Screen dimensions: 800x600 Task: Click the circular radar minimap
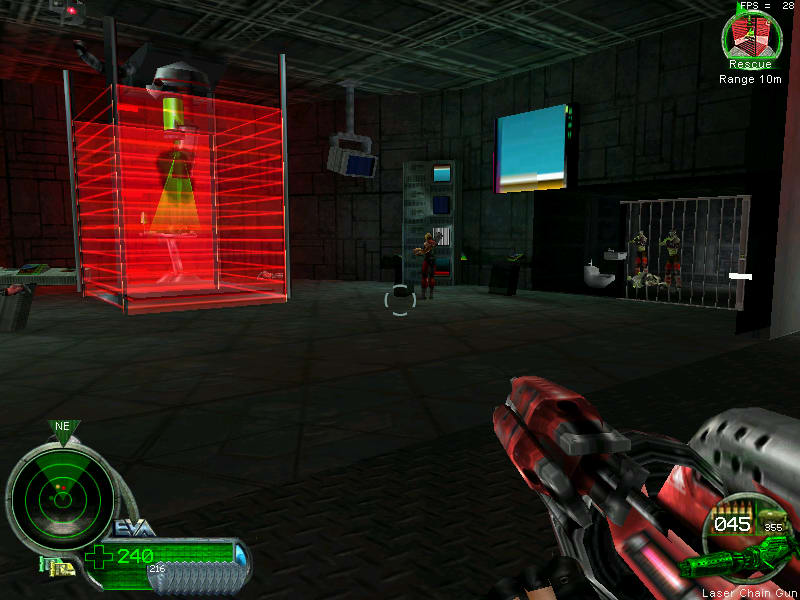pos(60,493)
